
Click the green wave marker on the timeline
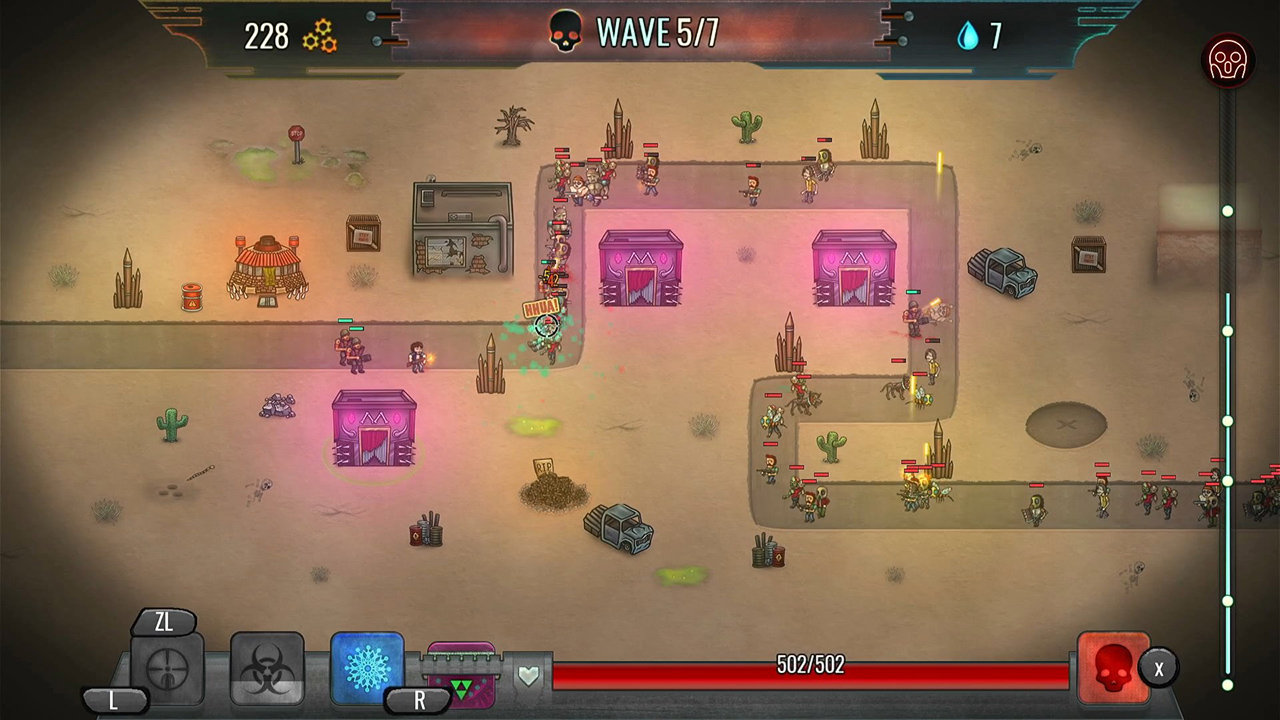coord(1227,421)
